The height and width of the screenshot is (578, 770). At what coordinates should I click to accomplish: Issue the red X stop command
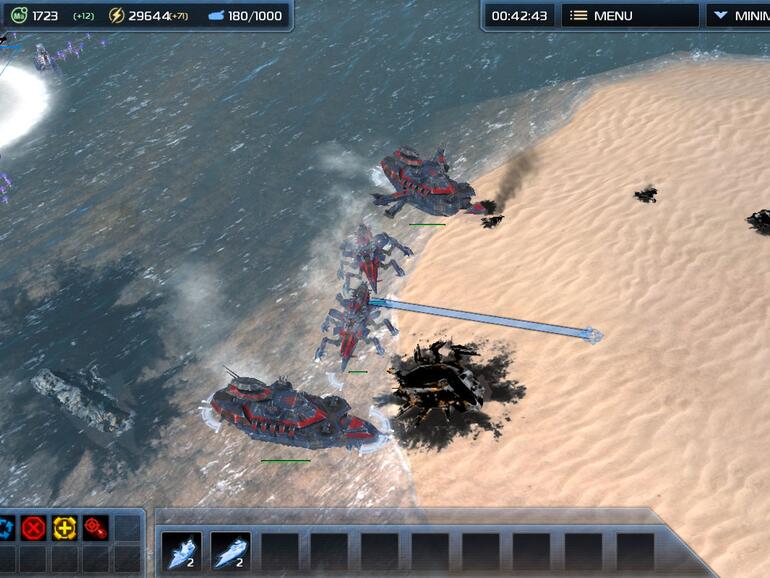[x=35, y=527]
